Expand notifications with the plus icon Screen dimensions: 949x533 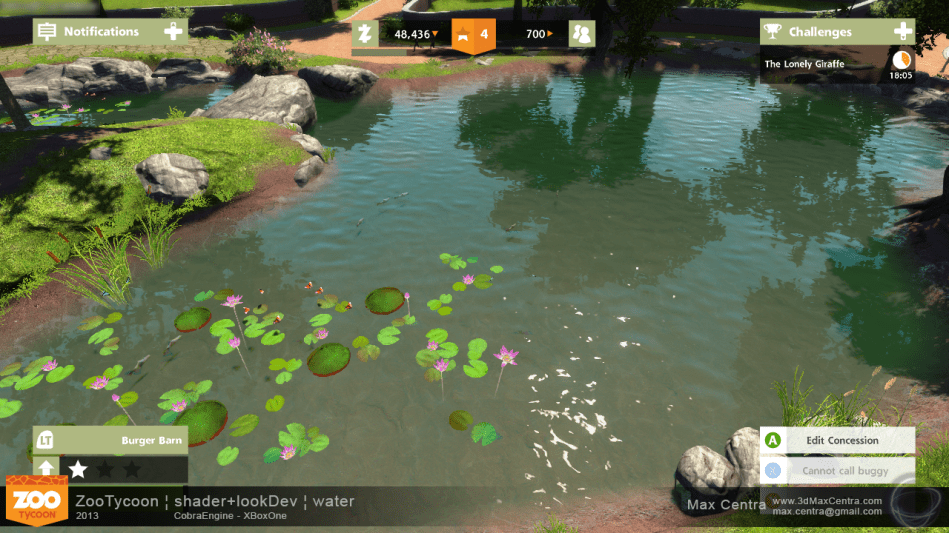click(x=174, y=32)
